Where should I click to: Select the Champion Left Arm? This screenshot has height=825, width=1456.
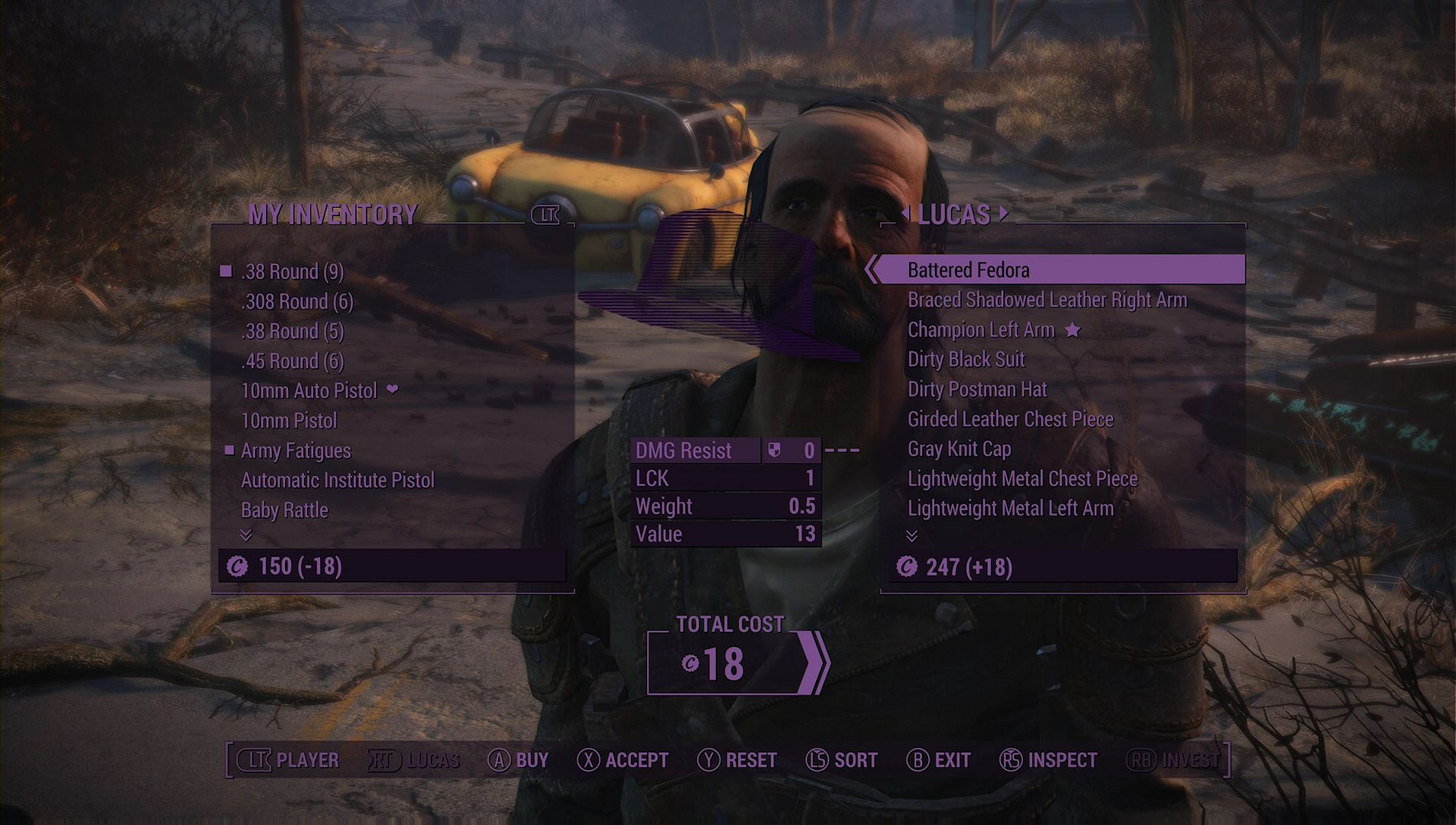[981, 330]
